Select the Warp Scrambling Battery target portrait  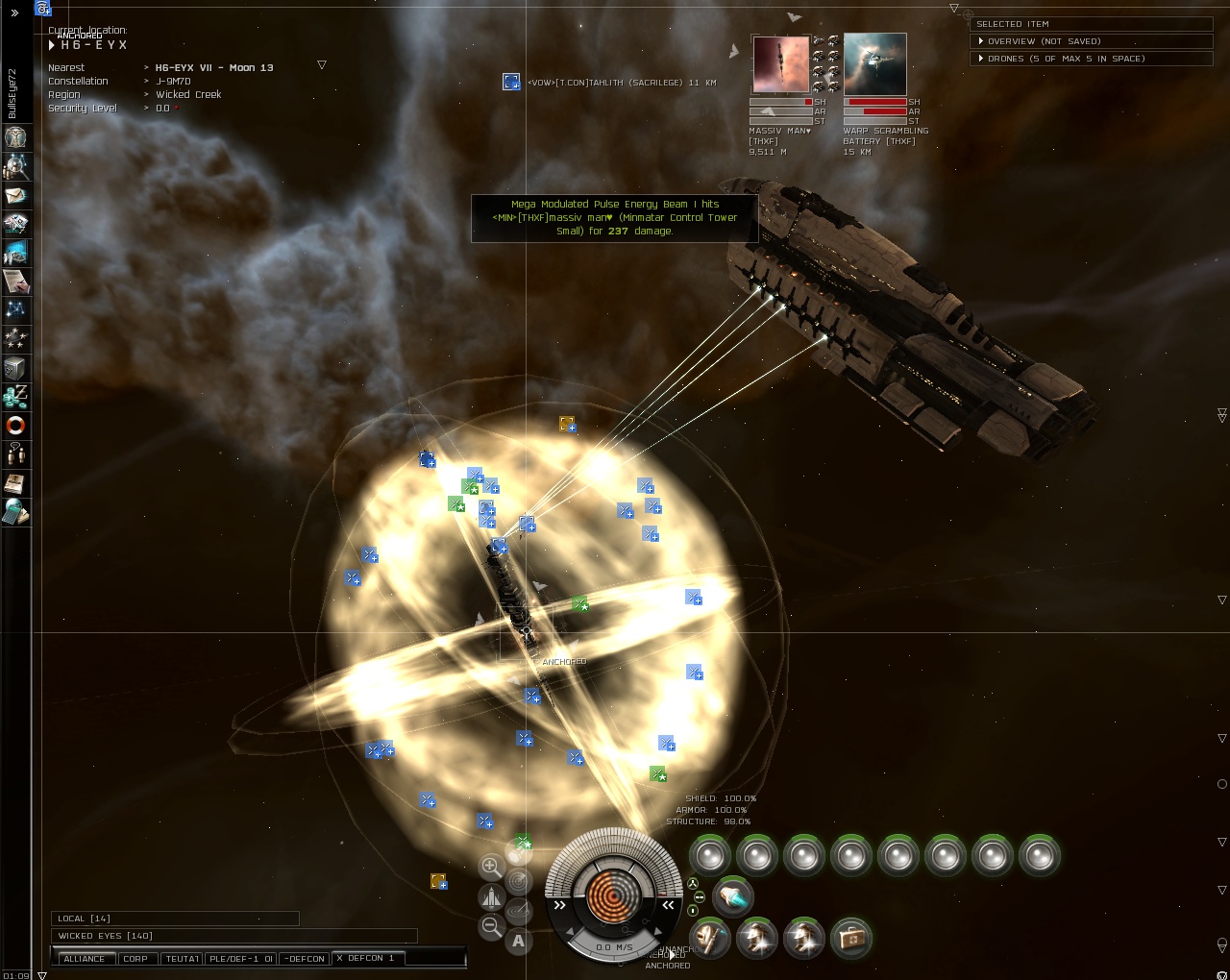(874, 64)
